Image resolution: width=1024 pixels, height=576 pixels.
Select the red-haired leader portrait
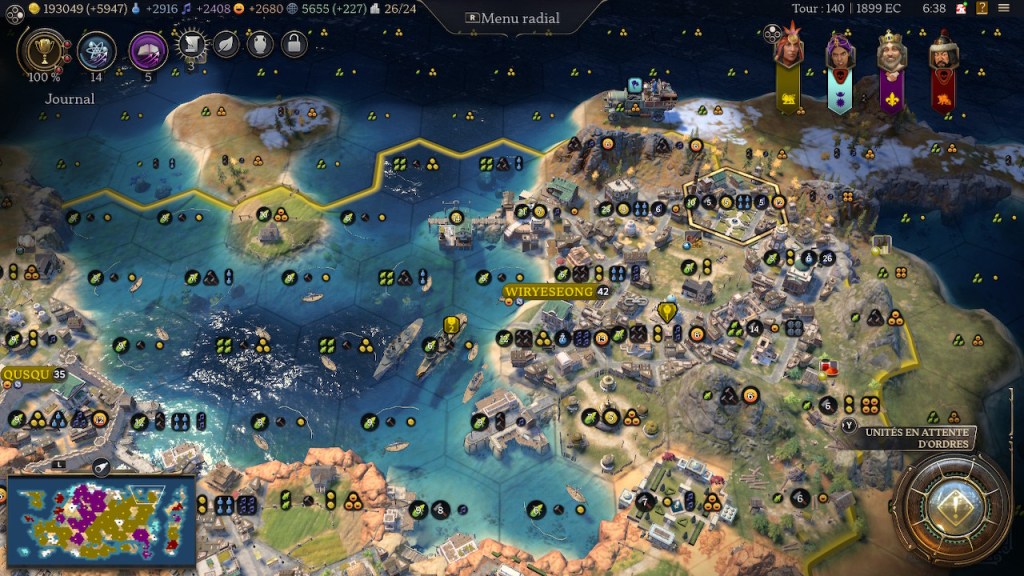[789, 52]
